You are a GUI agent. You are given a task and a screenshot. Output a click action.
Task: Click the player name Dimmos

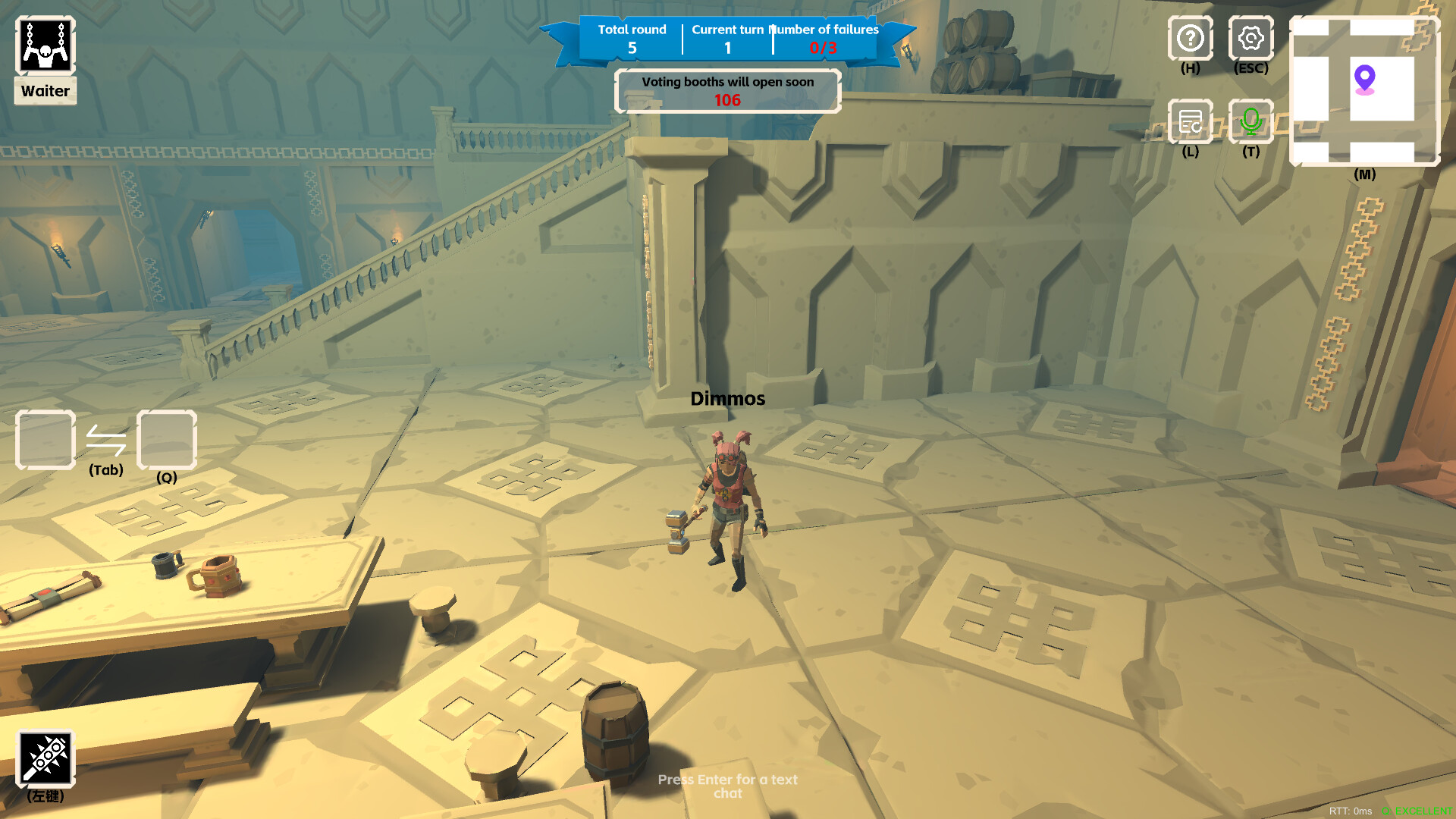(727, 398)
